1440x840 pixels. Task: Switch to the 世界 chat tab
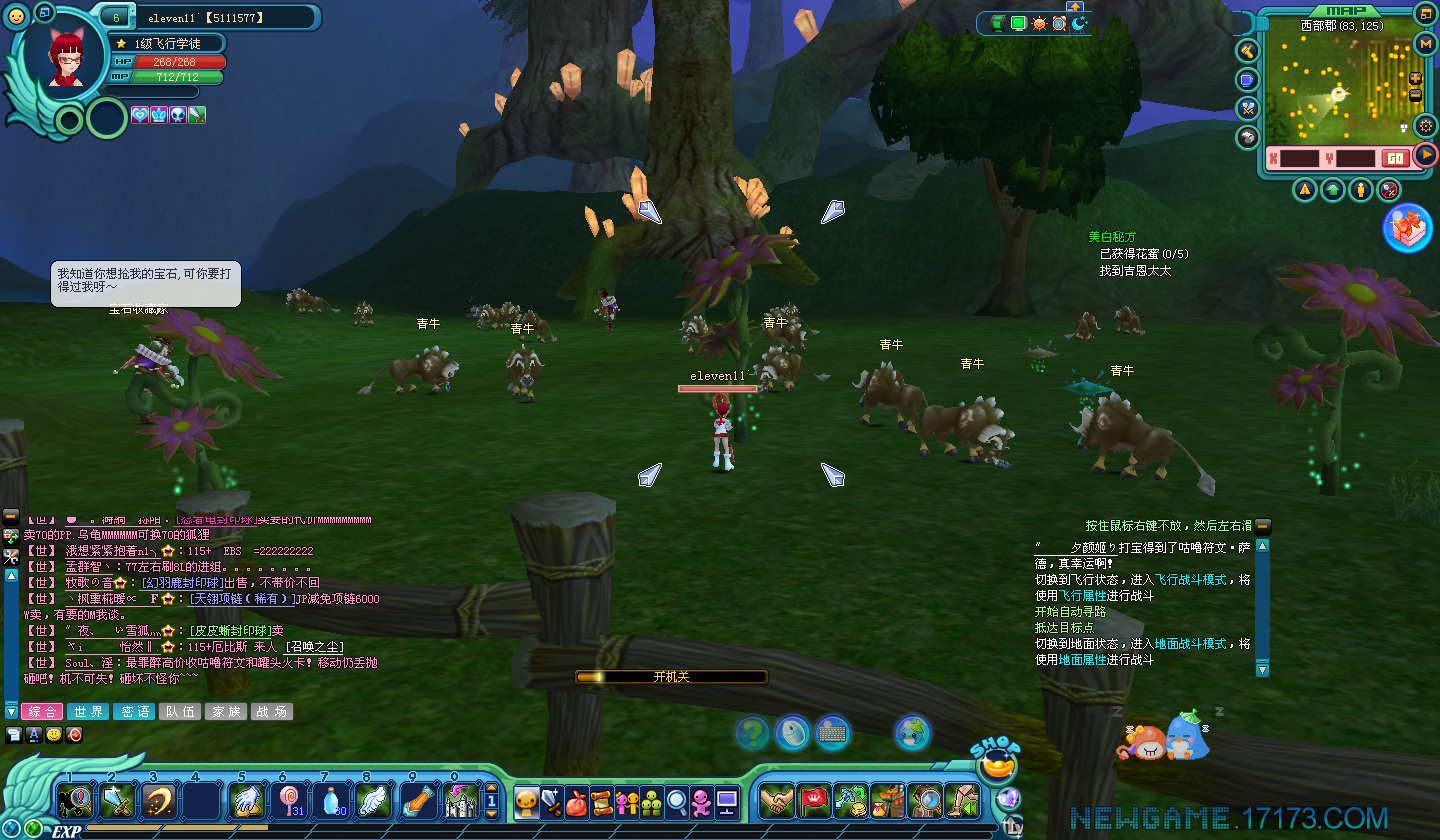[x=88, y=712]
